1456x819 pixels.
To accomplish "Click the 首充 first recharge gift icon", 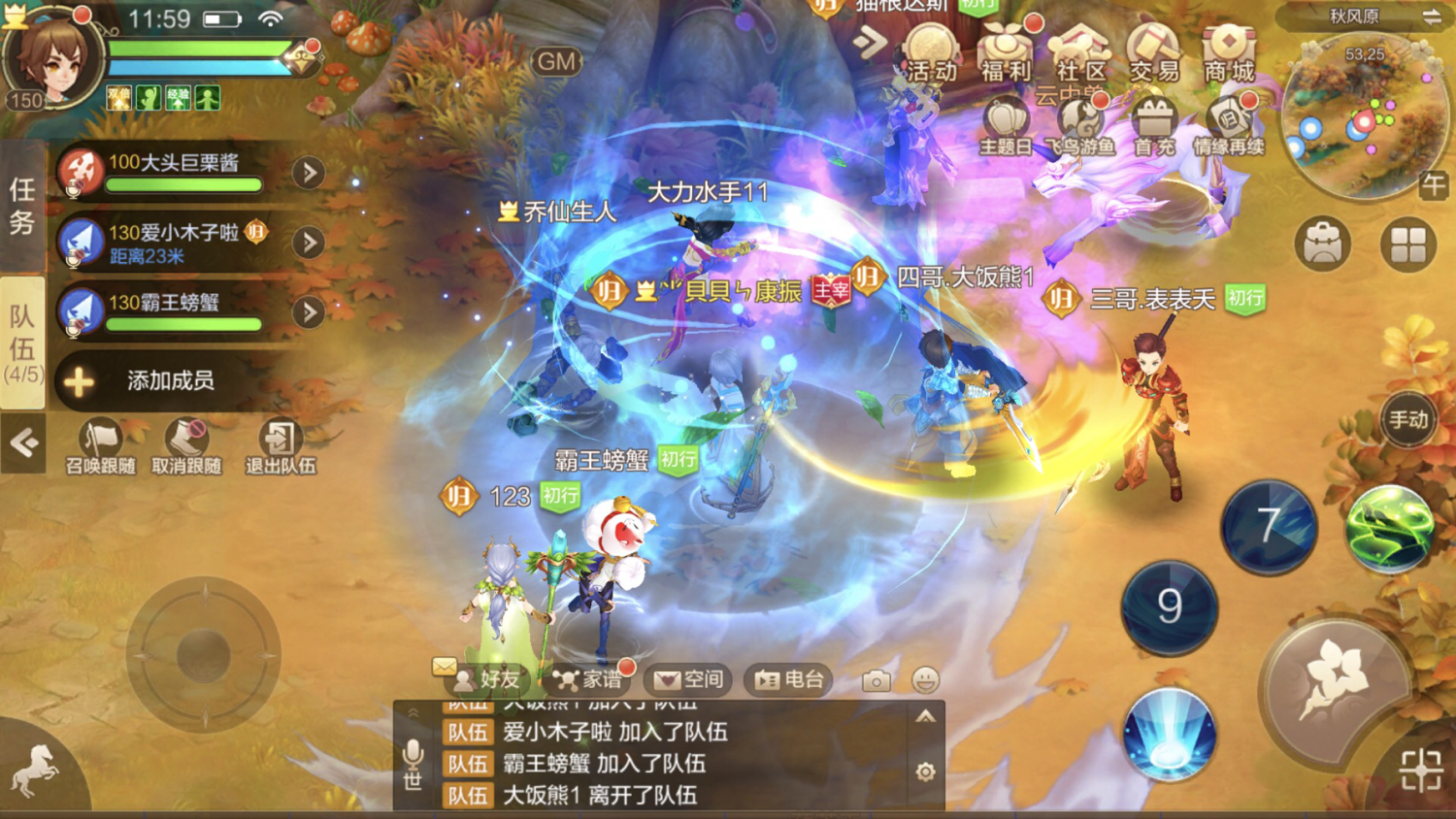I will coord(1153,128).
